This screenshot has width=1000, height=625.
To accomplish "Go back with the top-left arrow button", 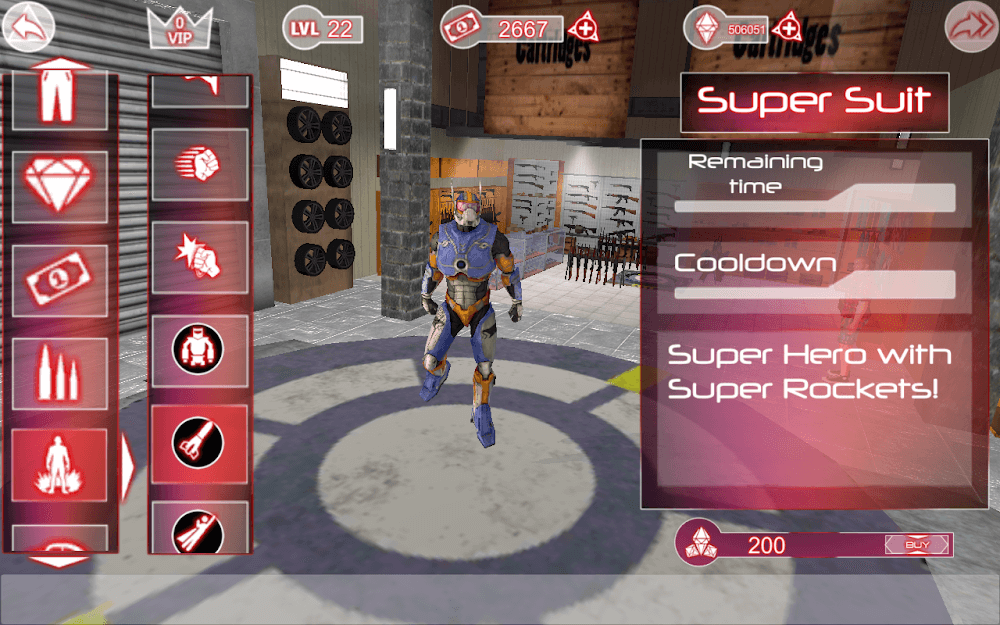I will coord(29,27).
